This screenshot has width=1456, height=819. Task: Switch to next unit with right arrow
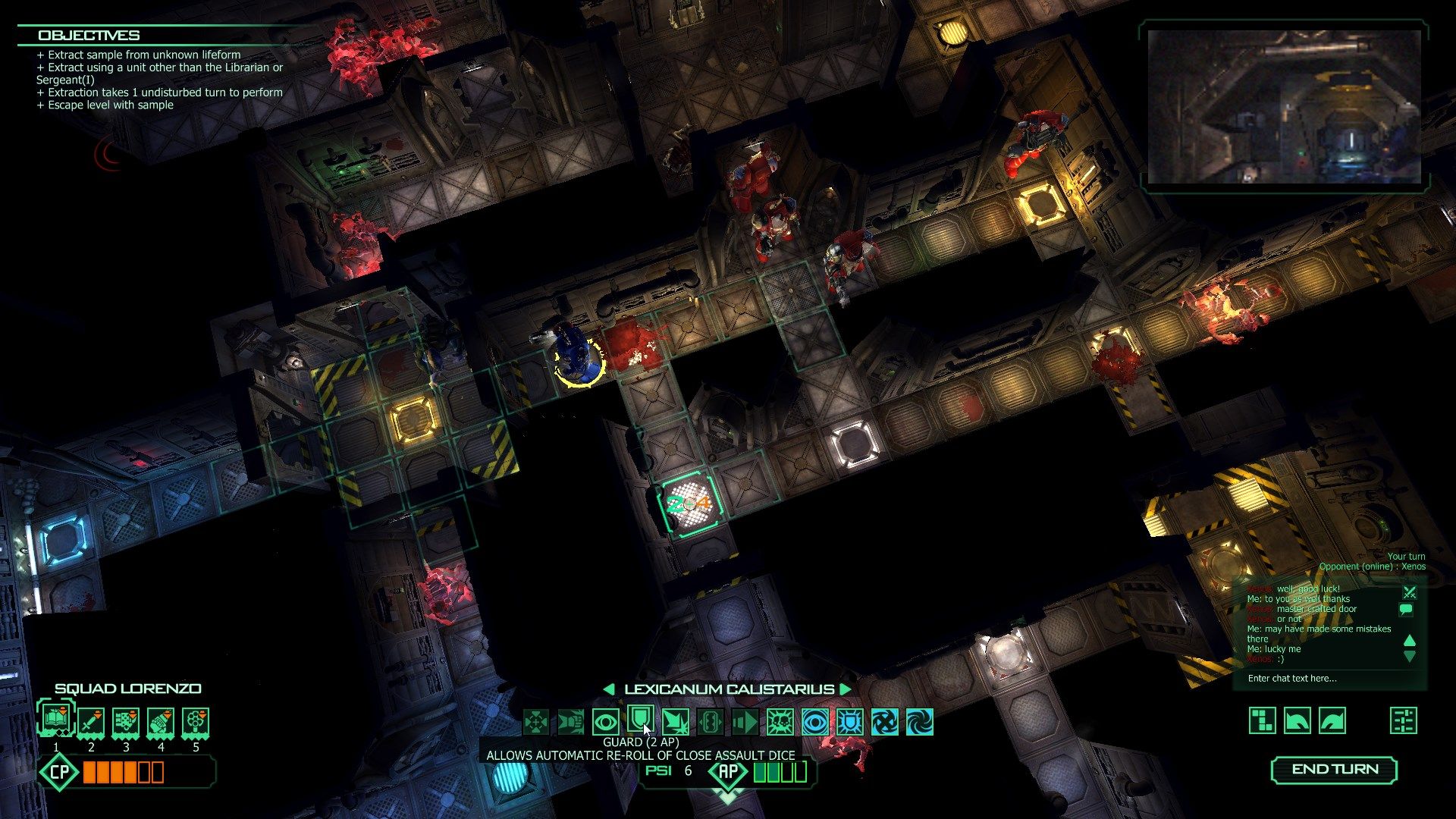(846, 689)
